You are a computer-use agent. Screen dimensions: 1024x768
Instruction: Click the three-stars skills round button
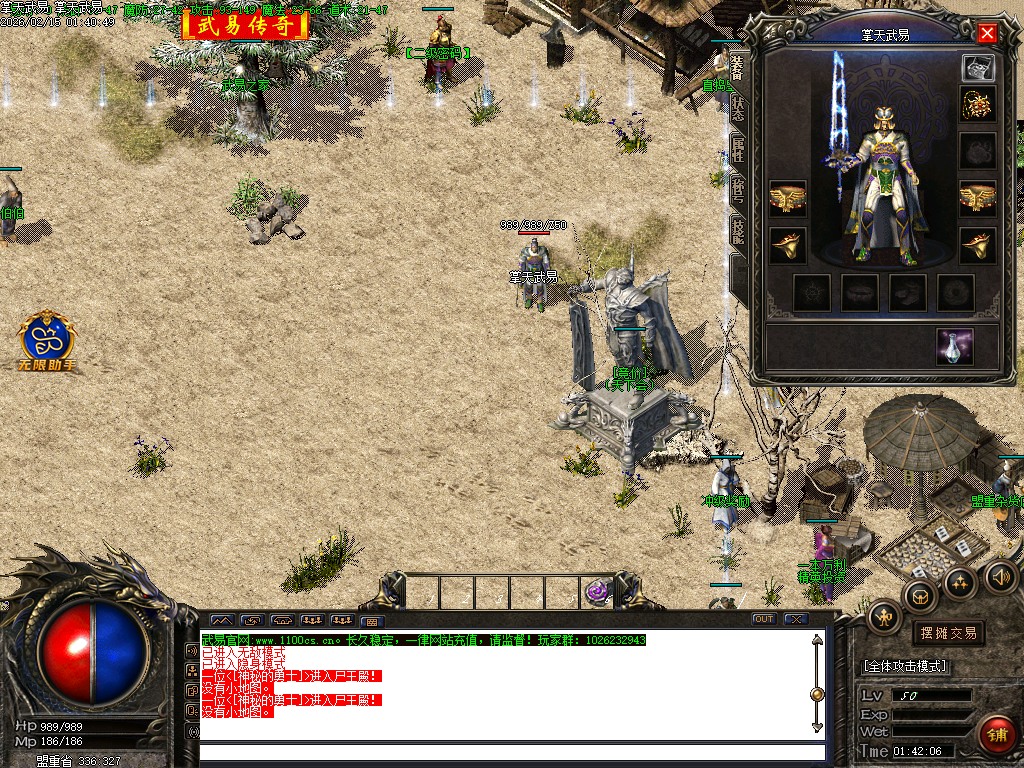point(961,582)
